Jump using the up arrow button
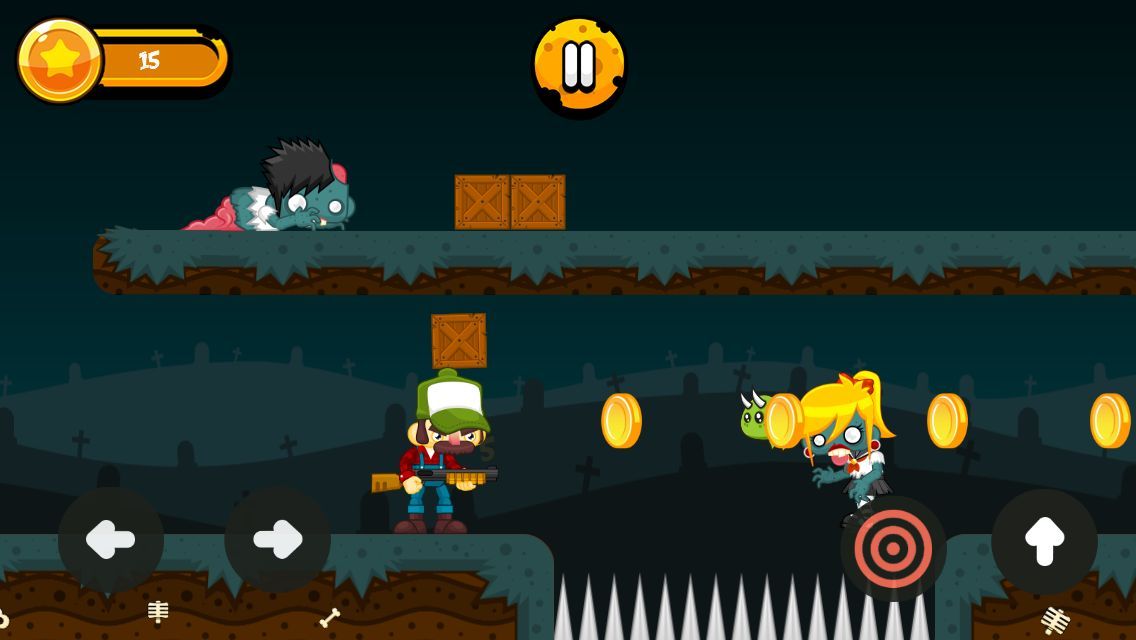The height and width of the screenshot is (640, 1136). click(x=1044, y=541)
